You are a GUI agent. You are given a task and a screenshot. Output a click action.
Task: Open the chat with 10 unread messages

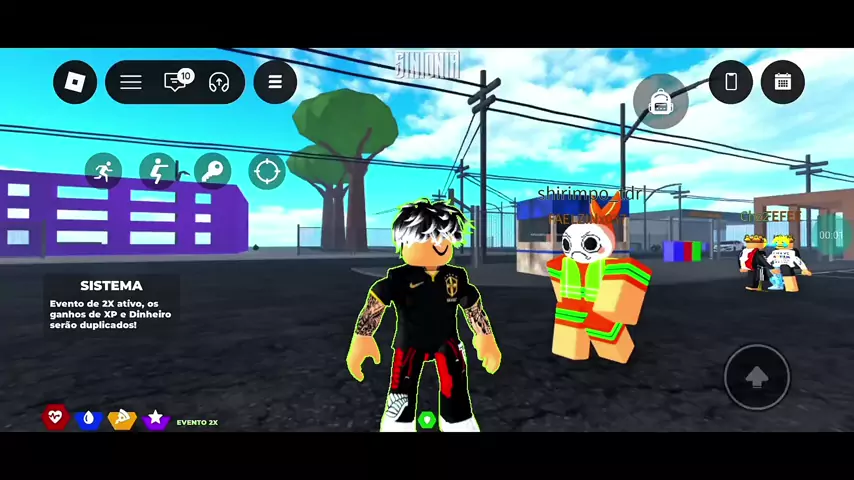(x=177, y=82)
